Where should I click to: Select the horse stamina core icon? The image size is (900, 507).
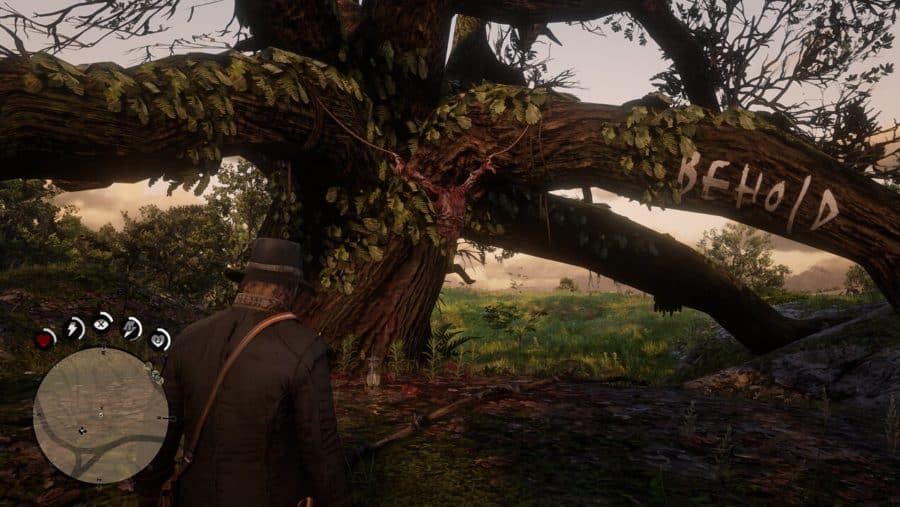[132, 327]
